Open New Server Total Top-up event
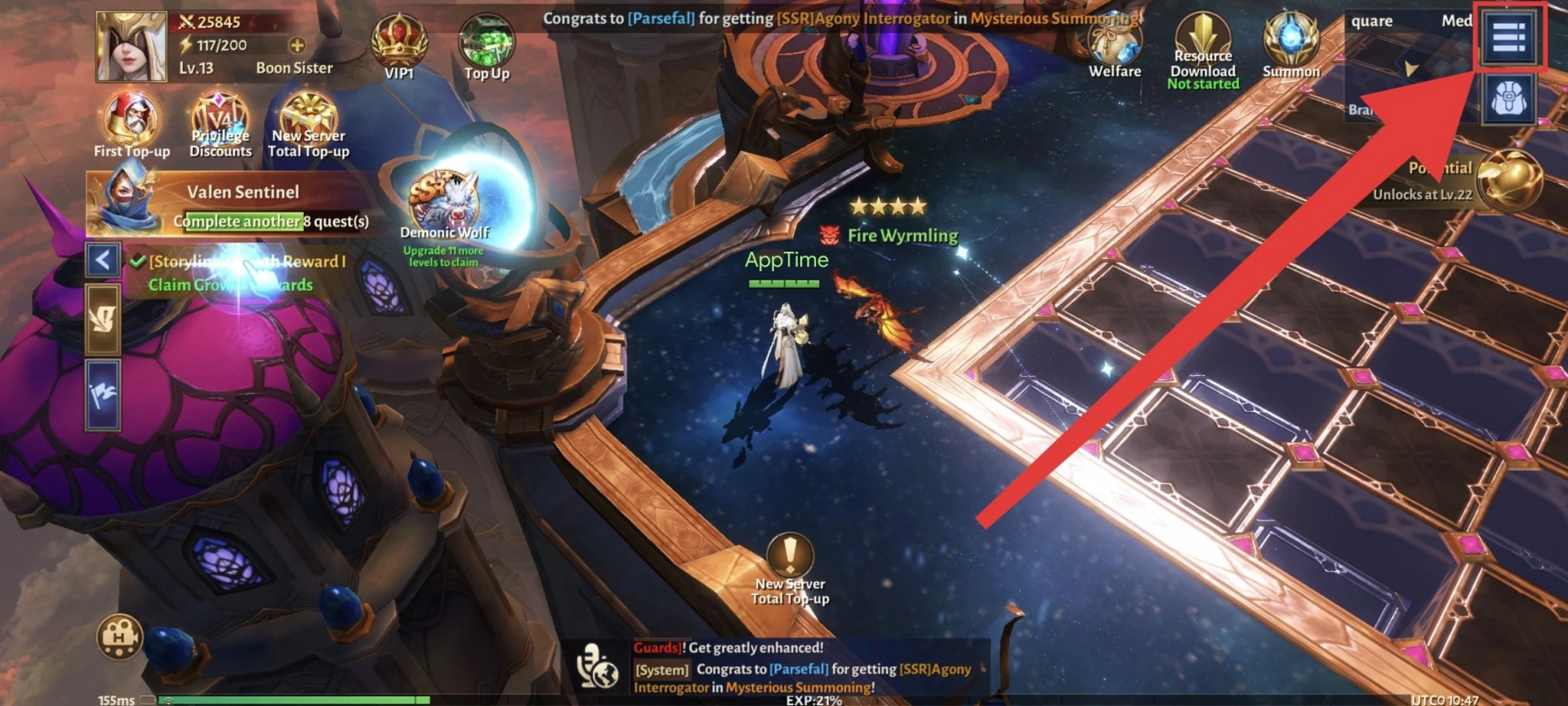 [x=309, y=124]
